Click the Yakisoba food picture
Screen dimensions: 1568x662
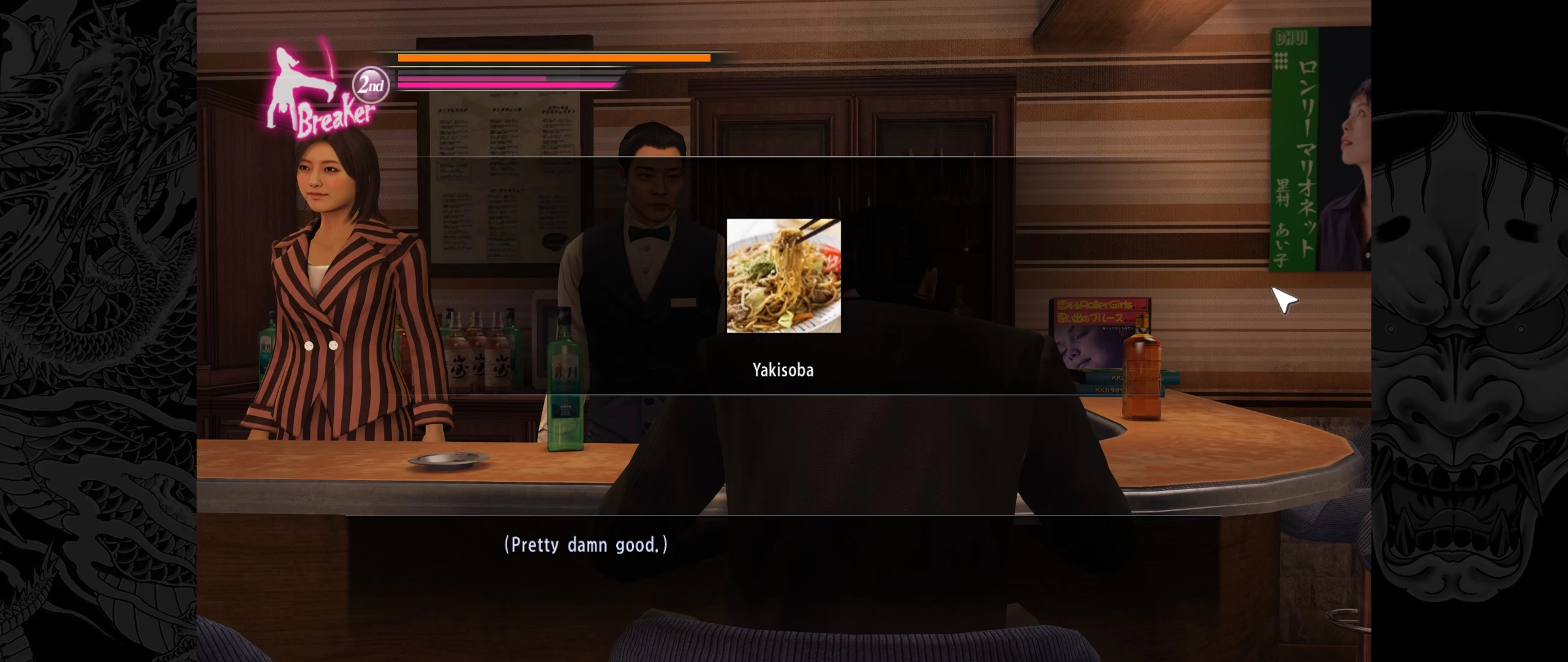click(x=783, y=276)
